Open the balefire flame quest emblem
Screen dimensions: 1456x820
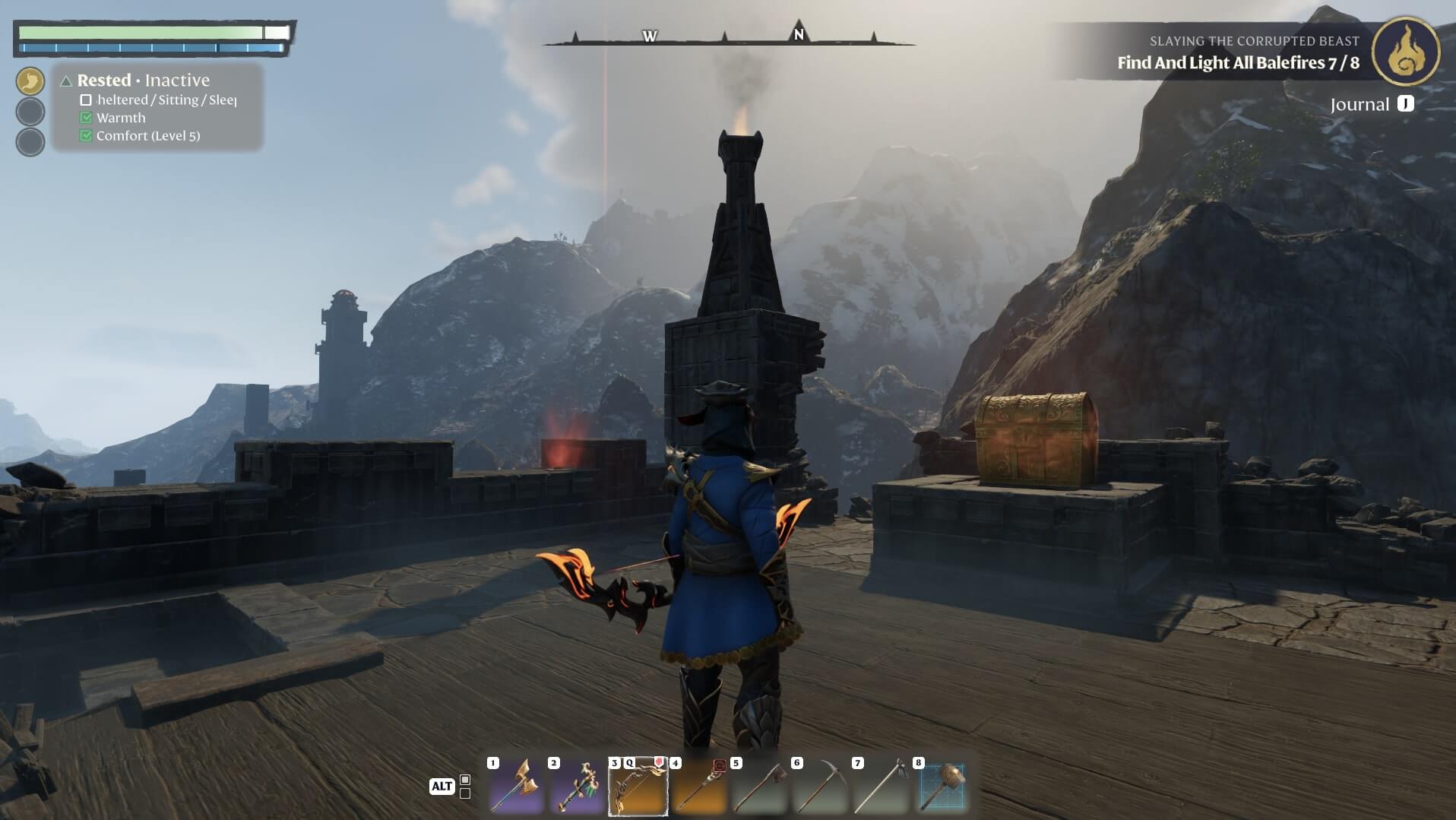(x=1405, y=52)
